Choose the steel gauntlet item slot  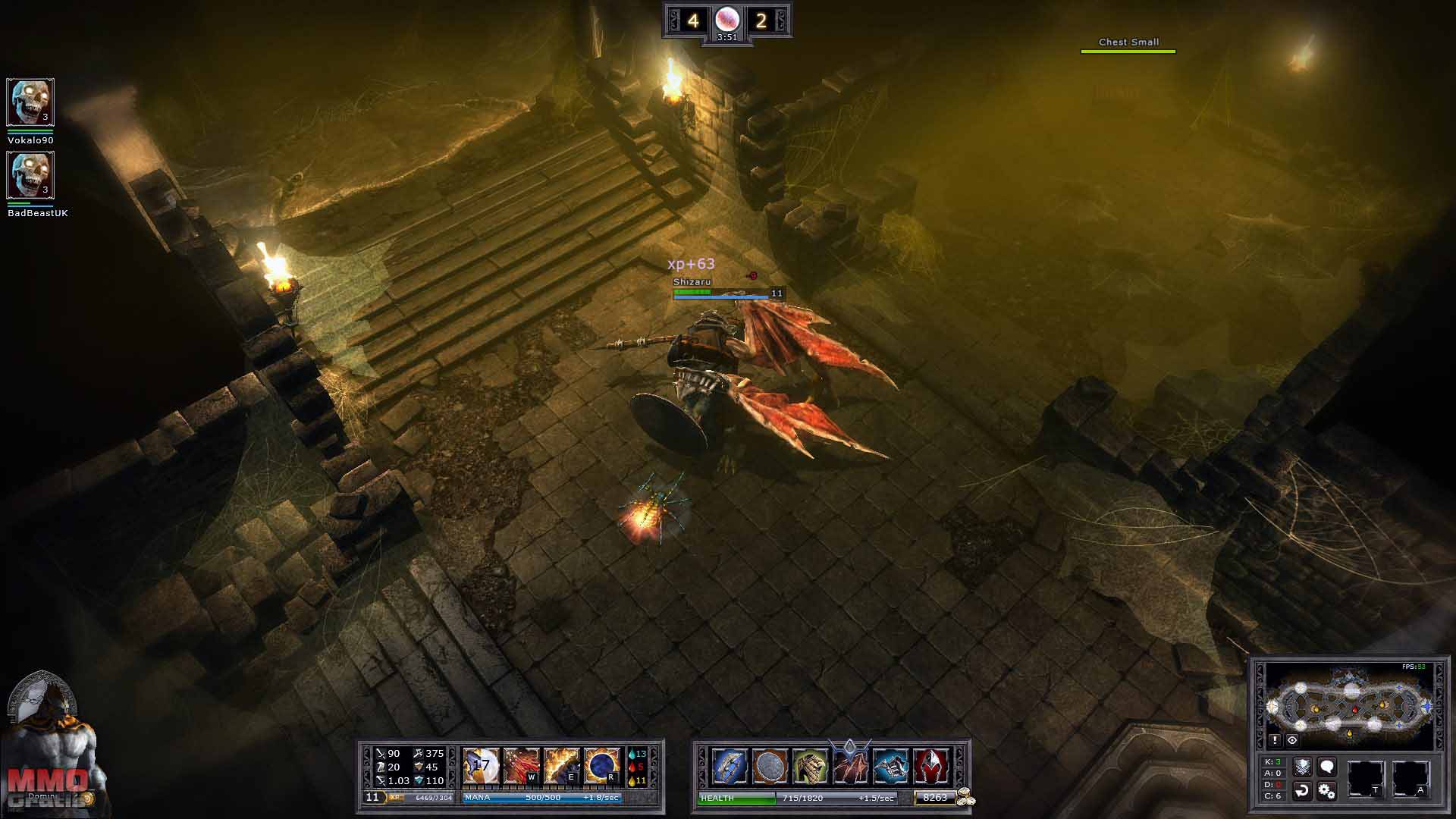click(x=890, y=766)
